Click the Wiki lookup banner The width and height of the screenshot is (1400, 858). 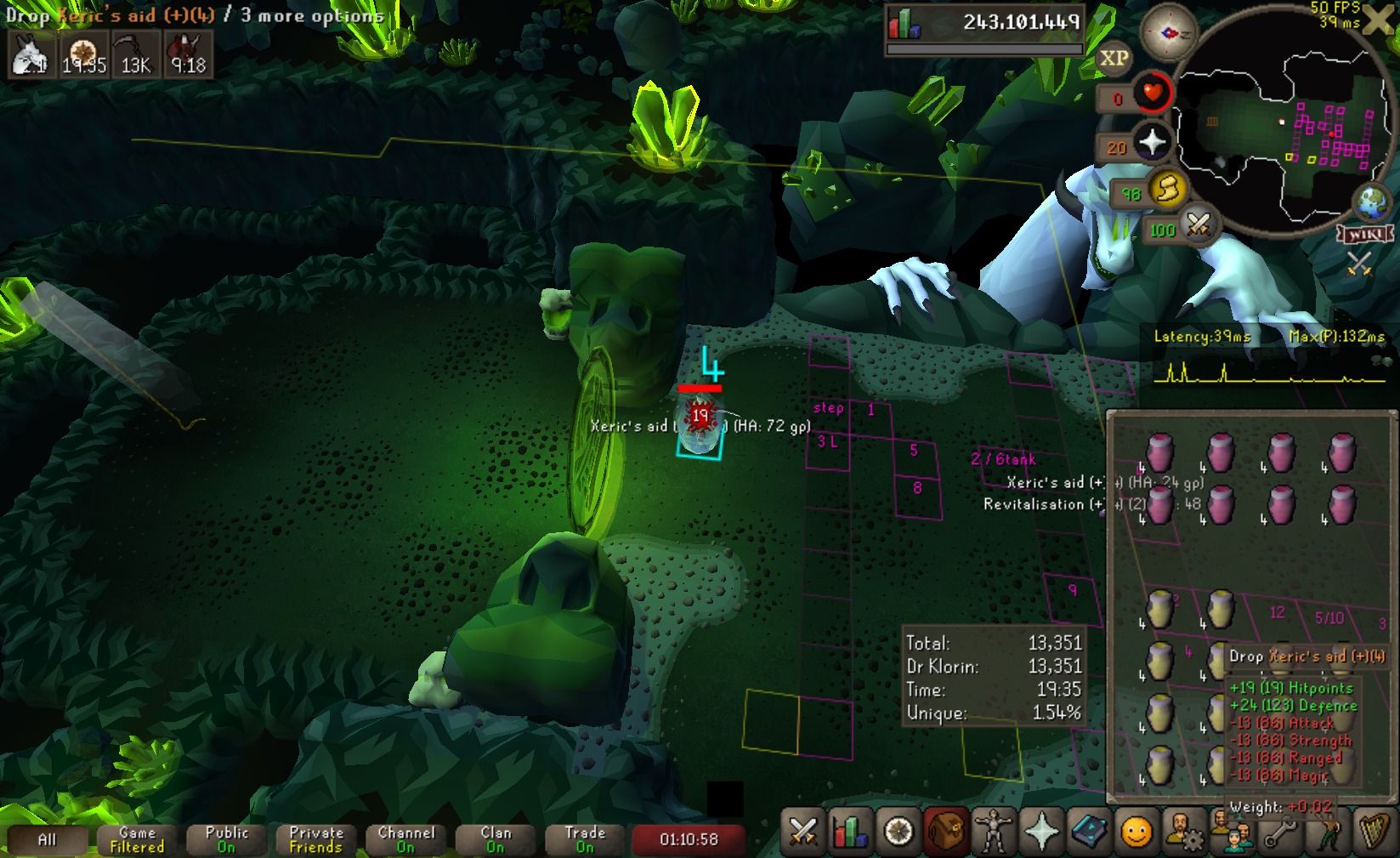pos(1364,234)
